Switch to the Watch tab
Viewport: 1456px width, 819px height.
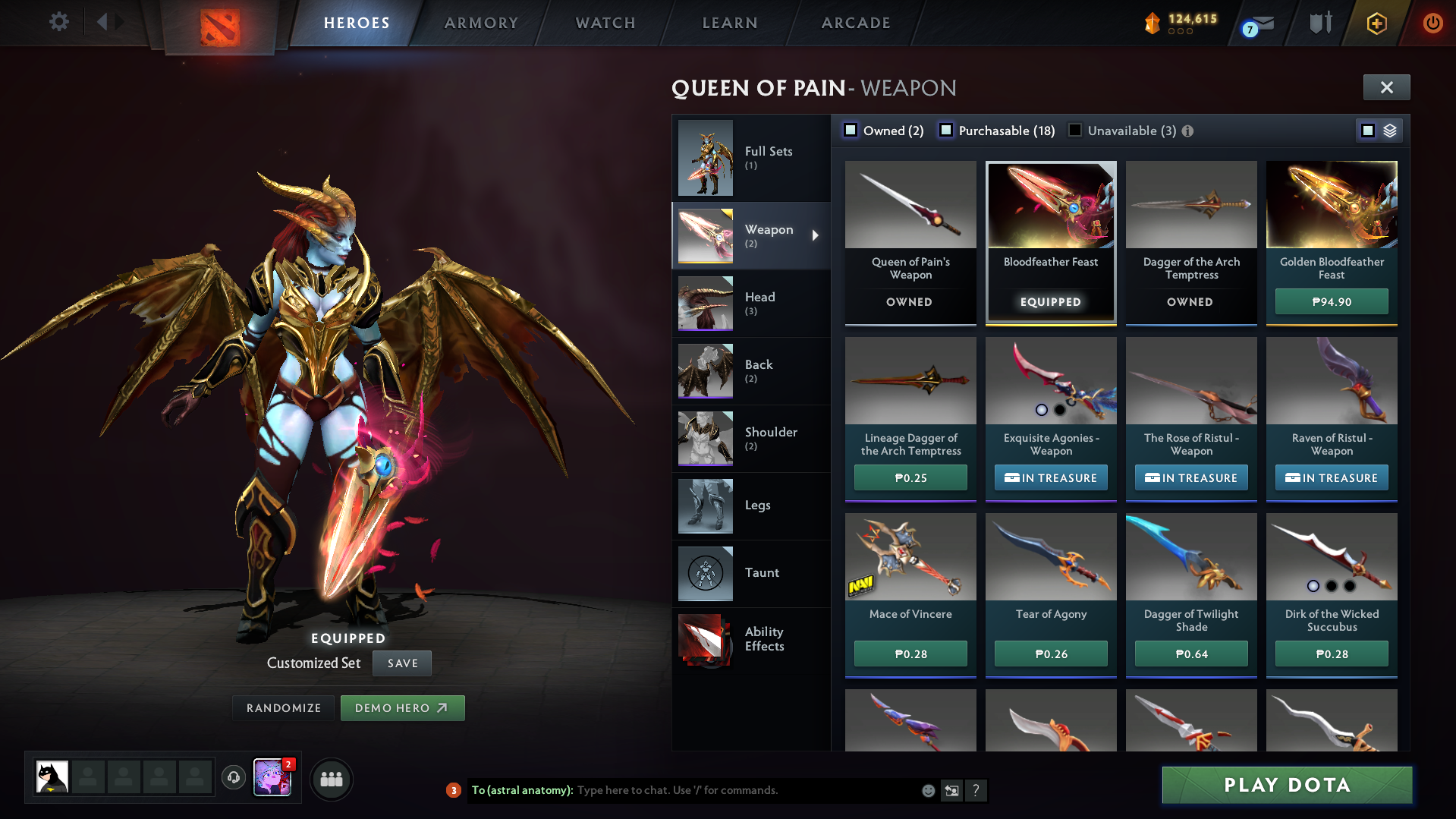[x=605, y=23]
